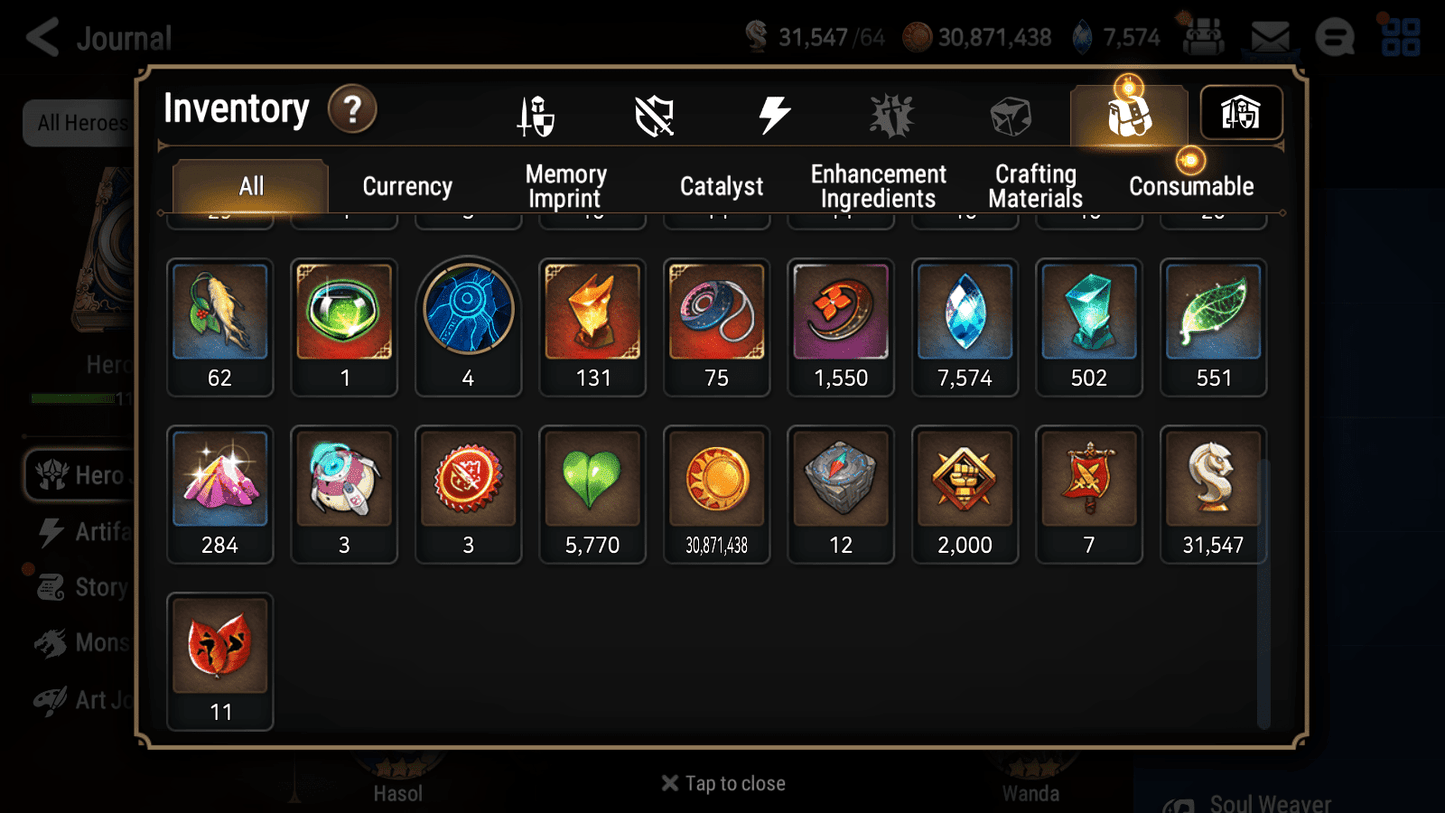Open the Storage building icon
This screenshot has height=813, width=1445.
pyautogui.click(x=1240, y=113)
